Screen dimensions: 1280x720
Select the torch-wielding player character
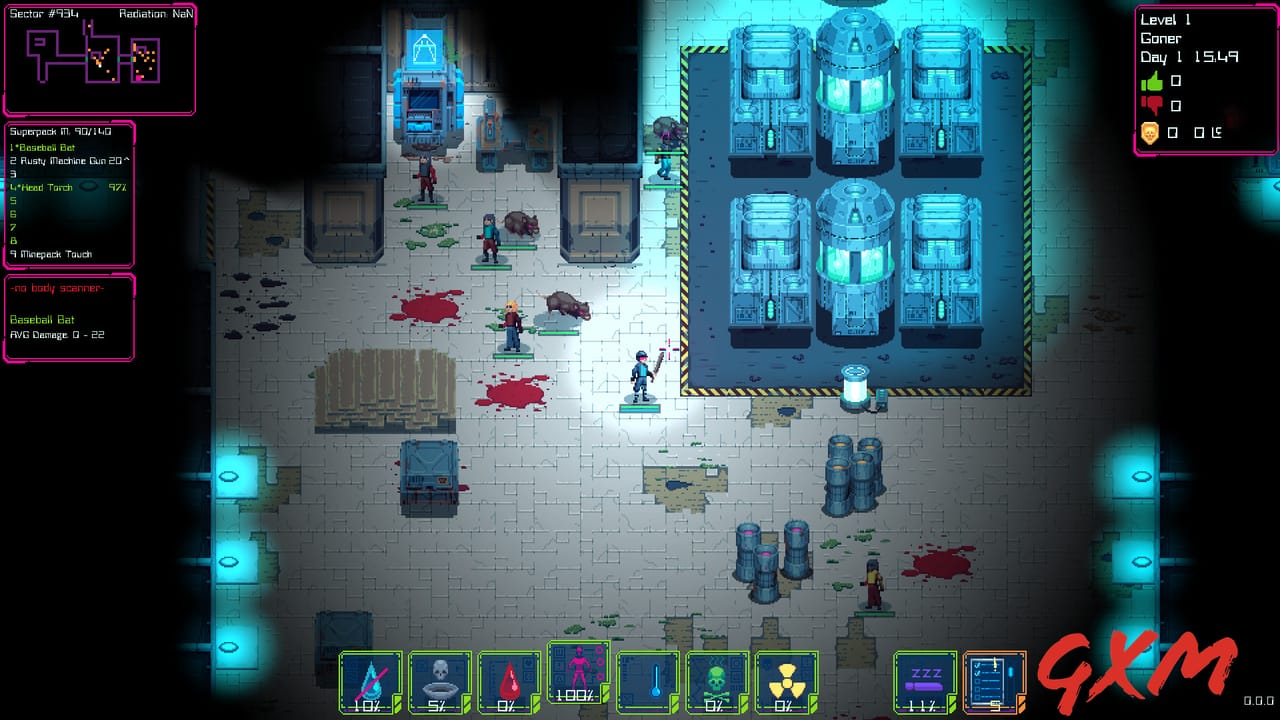click(640, 375)
